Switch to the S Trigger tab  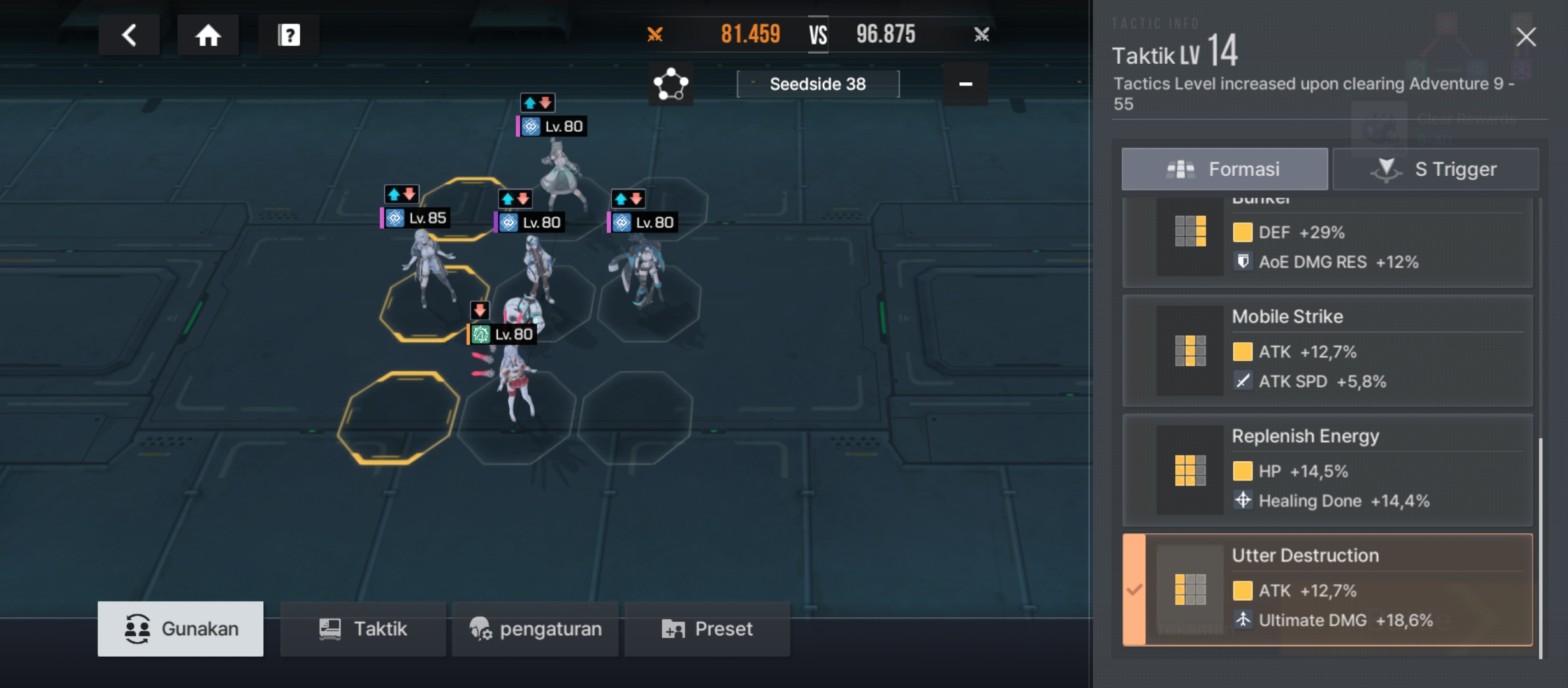pyautogui.click(x=1435, y=169)
